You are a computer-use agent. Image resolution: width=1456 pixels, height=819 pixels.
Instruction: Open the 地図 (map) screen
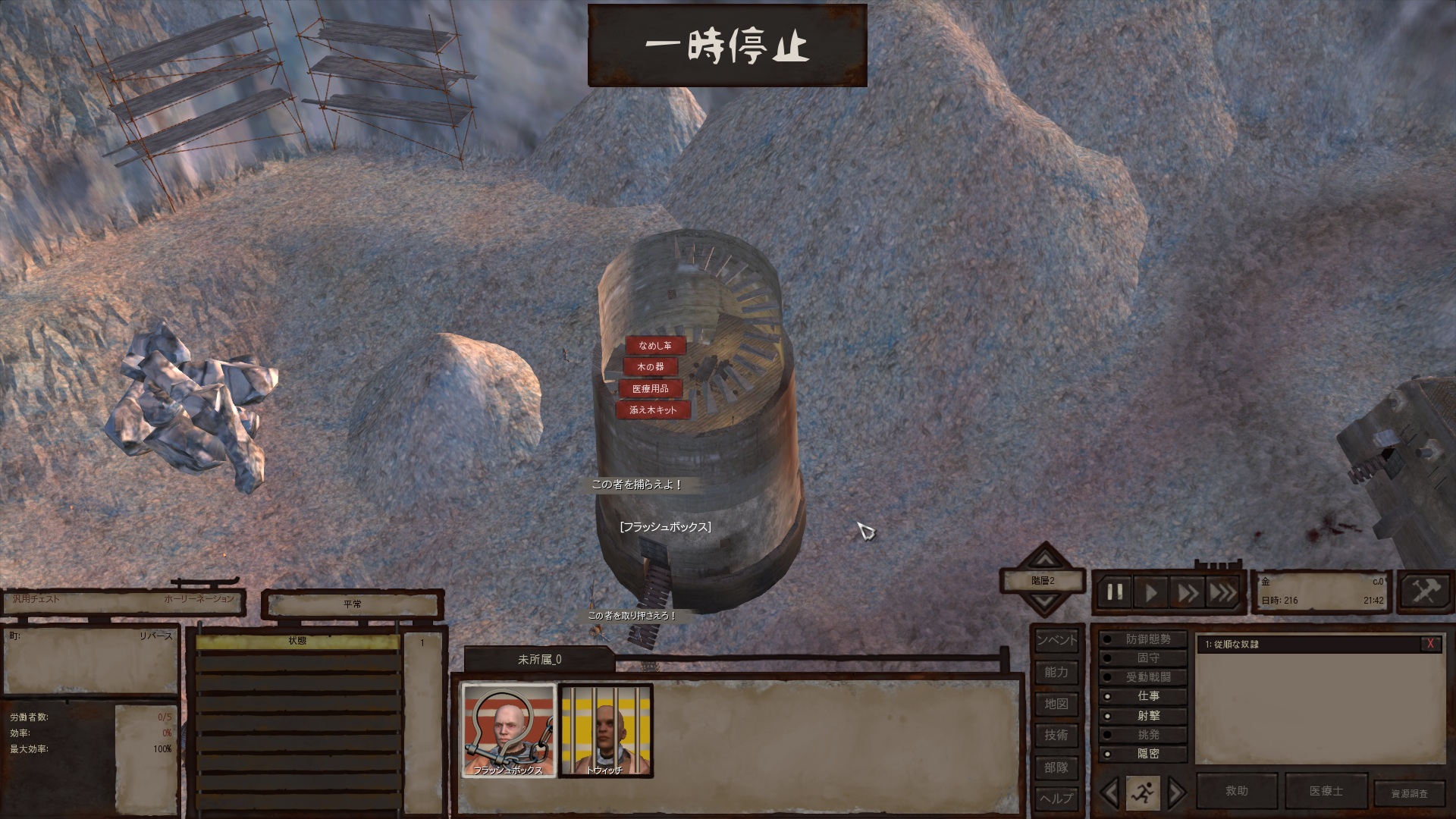(x=1056, y=704)
